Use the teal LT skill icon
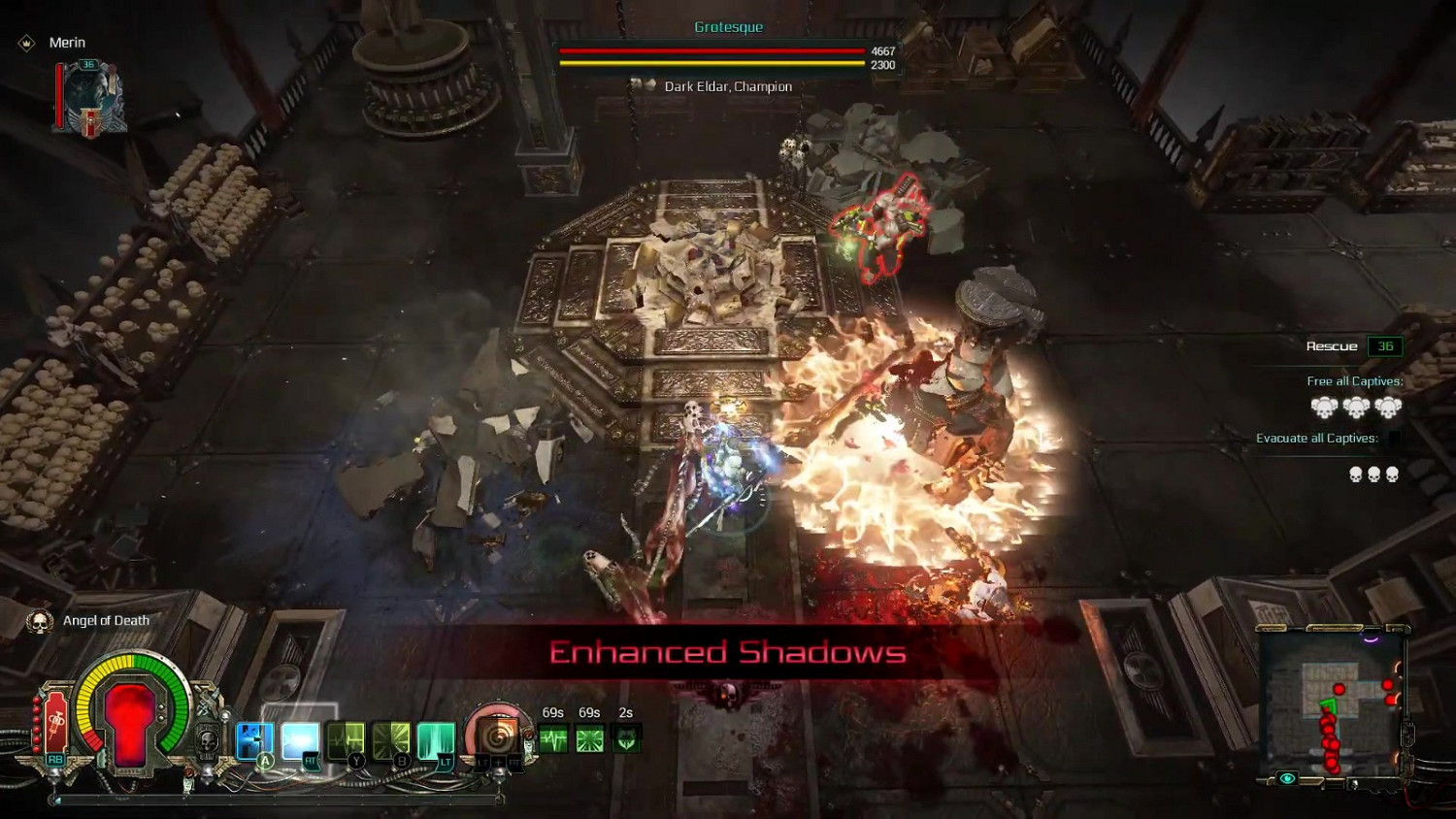The height and width of the screenshot is (819, 1456). 439,738
